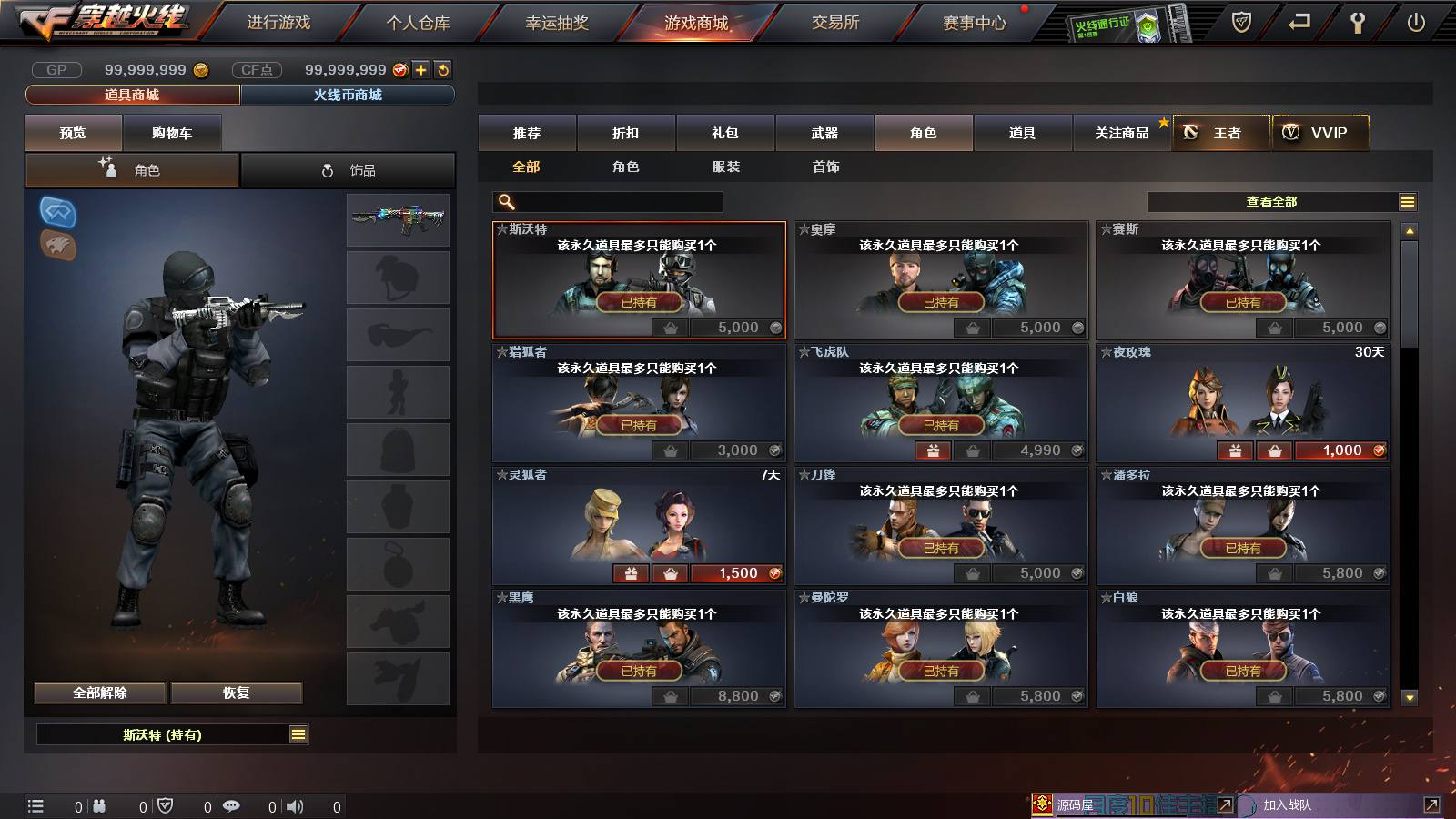The width and height of the screenshot is (1456, 819).
Task: Switch to the VVIP shop tab
Action: (x=1320, y=133)
